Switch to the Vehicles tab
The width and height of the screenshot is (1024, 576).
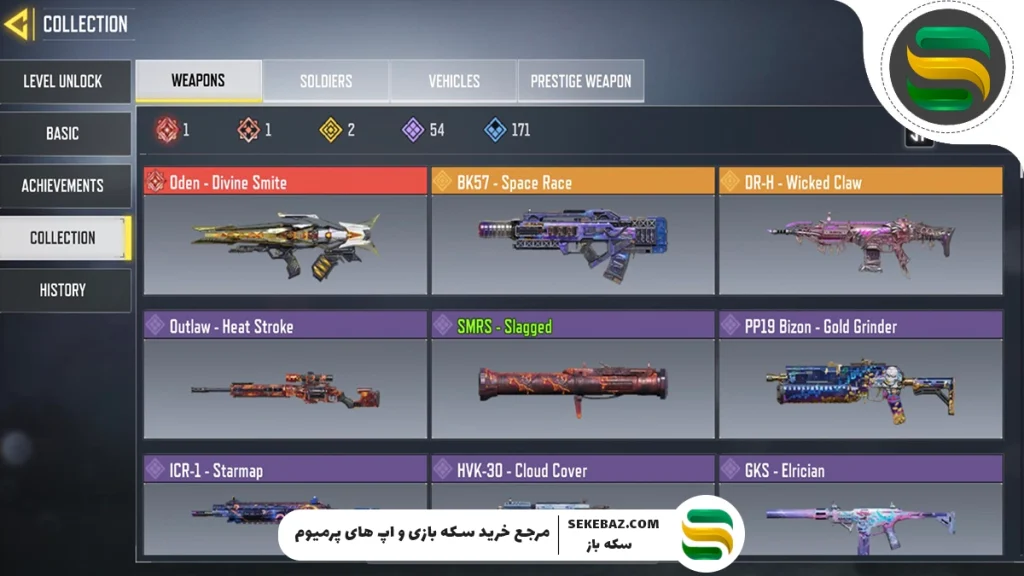454,81
